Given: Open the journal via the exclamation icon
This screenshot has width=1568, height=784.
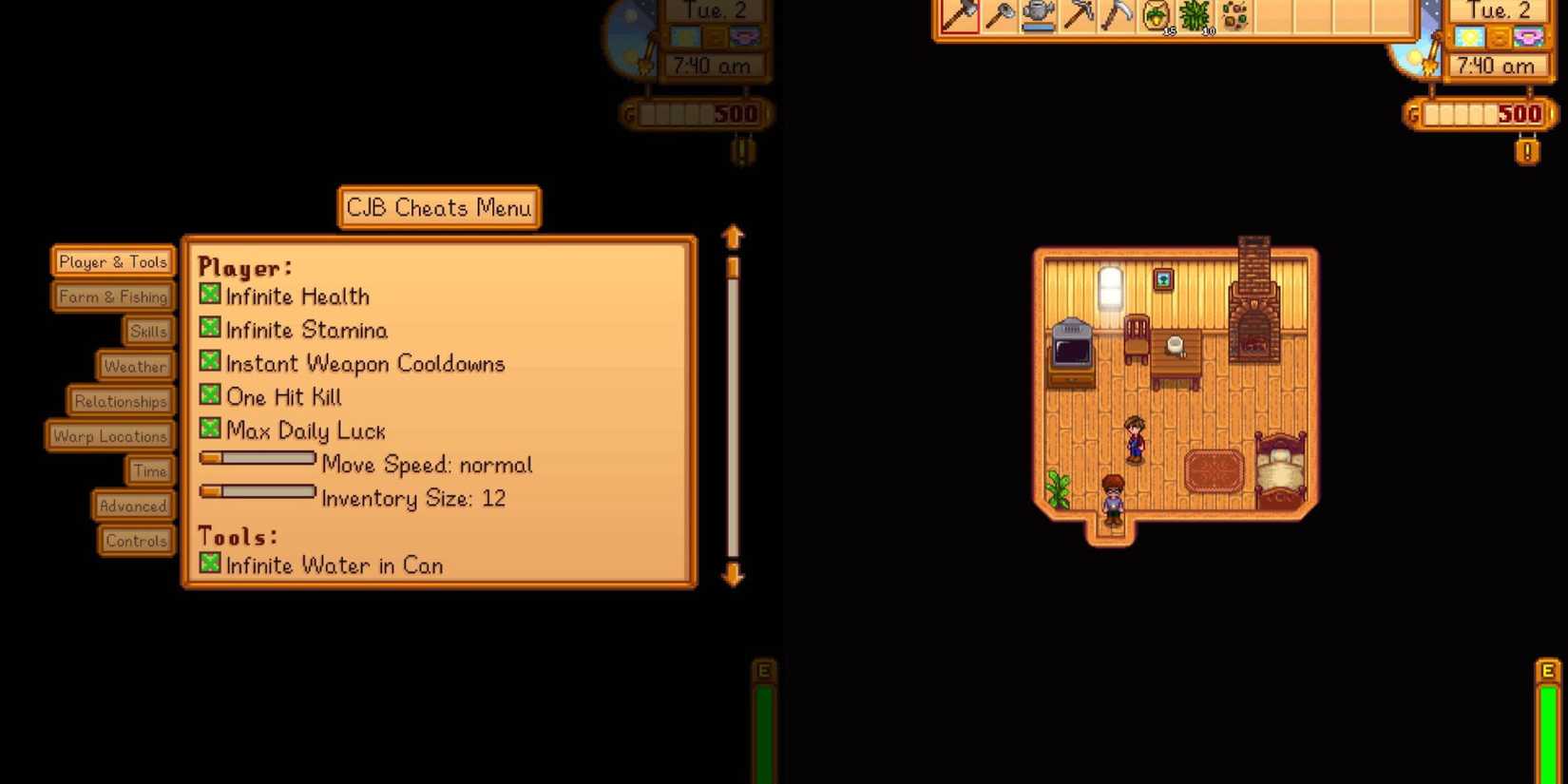Looking at the screenshot, I should pos(1527,151).
